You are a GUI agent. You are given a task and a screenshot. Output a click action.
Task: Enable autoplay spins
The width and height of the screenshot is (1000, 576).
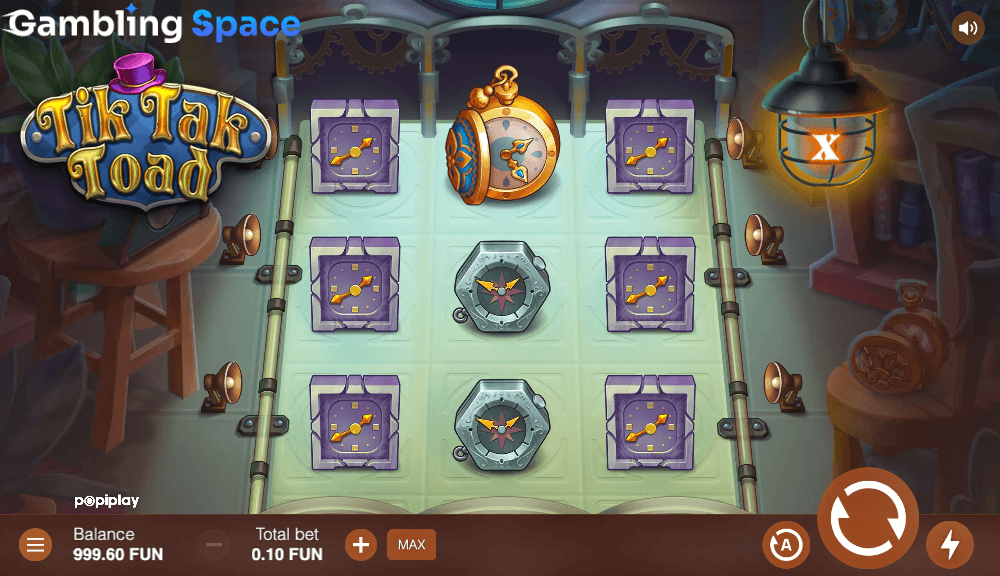click(x=785, y=545)
